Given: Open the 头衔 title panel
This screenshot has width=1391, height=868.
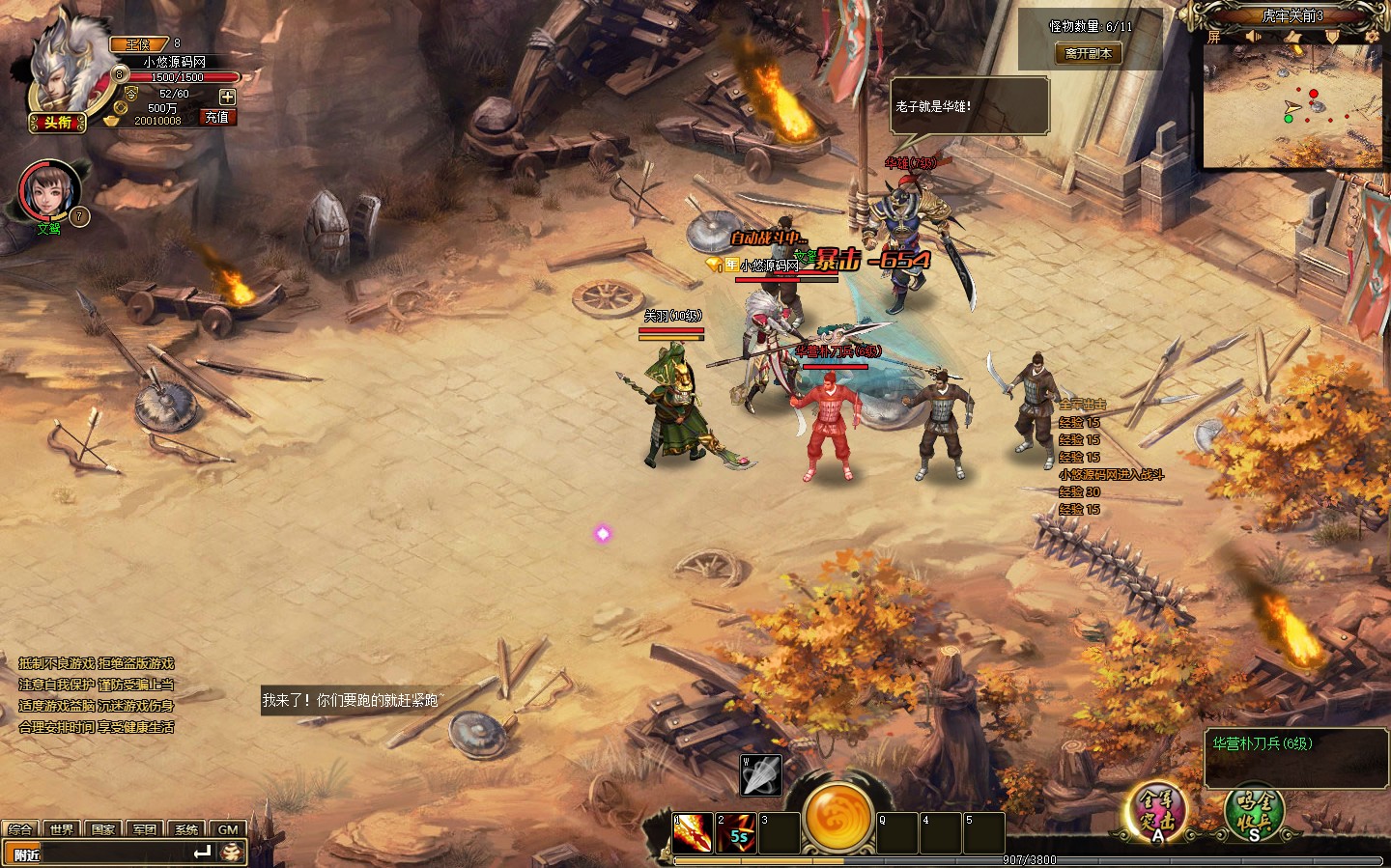Looking at the screenshot, I should pyautogui.click(x=57, y=123).
